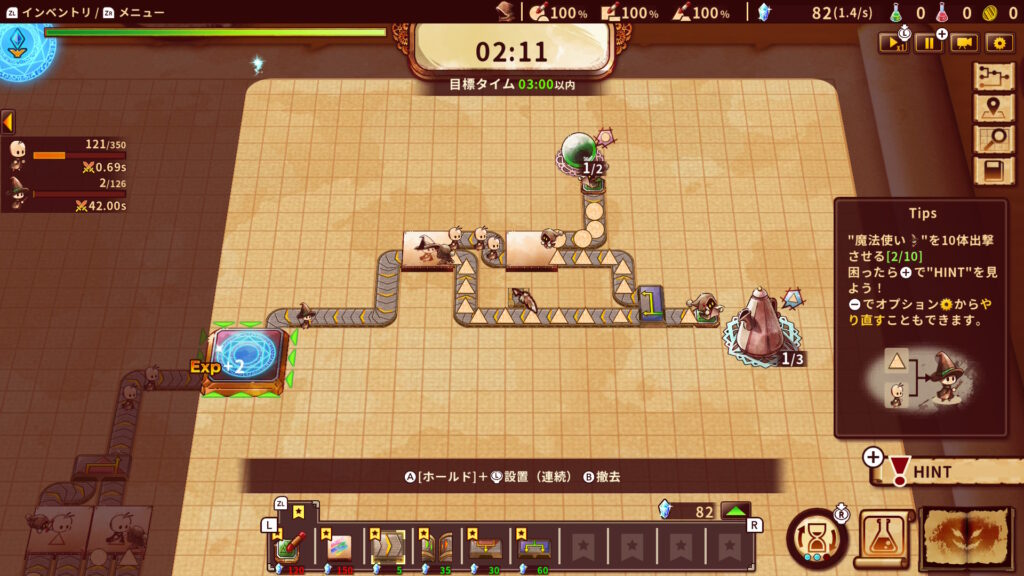Viewport: 1024px width, 576px height.
Task: Open options with the gear icon
Action: 998,43
